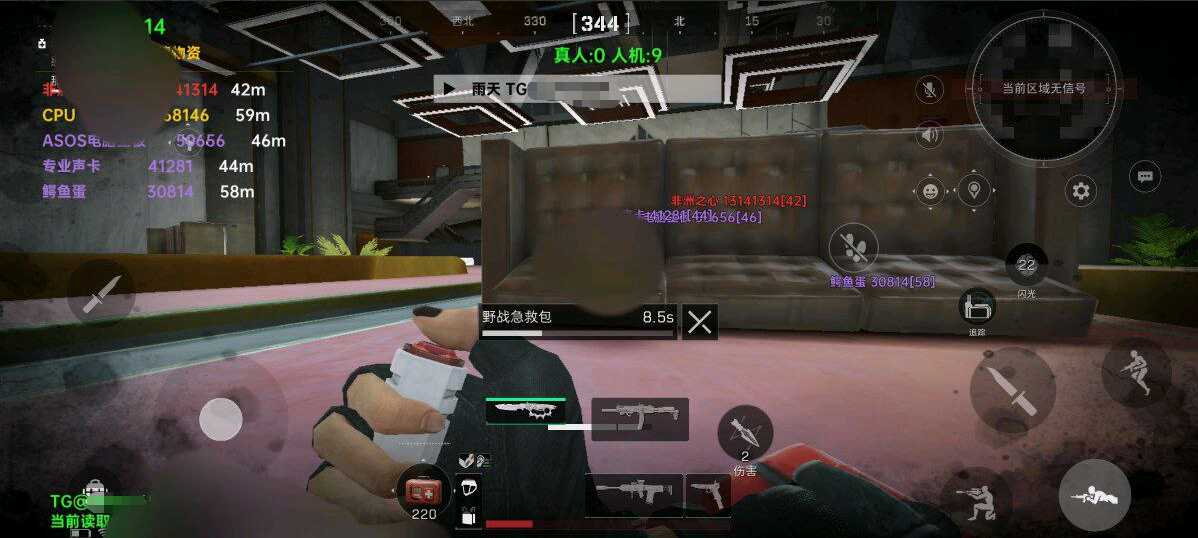This screenshot has height=538, width=1198.
Task: Toggle the crossed-out footsteps icon
Action: click(x=853, y=246)
